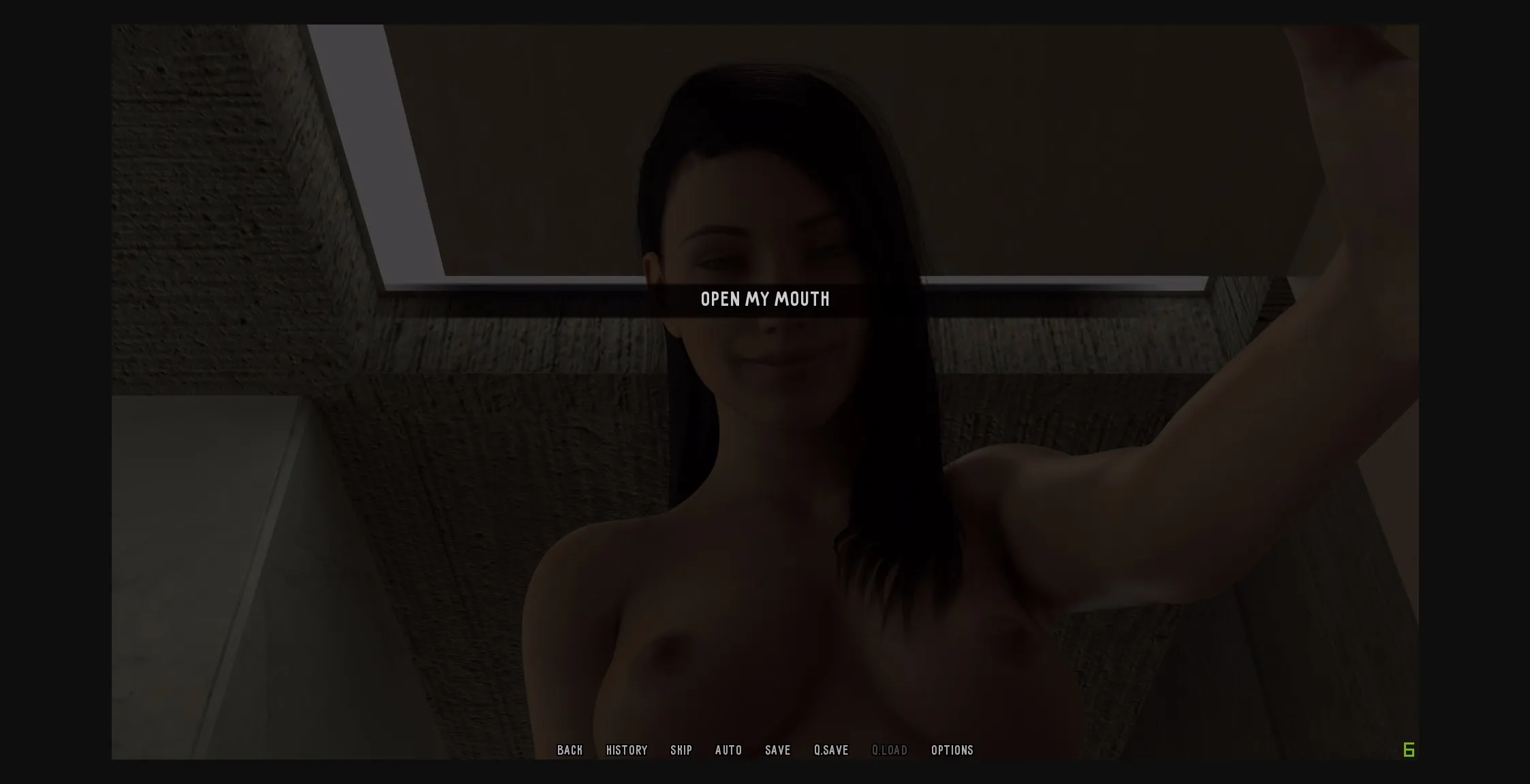This screenshot has width=1530, height=784.
Task: Select Skip in the quick menu
Action: tap(681, 750)
